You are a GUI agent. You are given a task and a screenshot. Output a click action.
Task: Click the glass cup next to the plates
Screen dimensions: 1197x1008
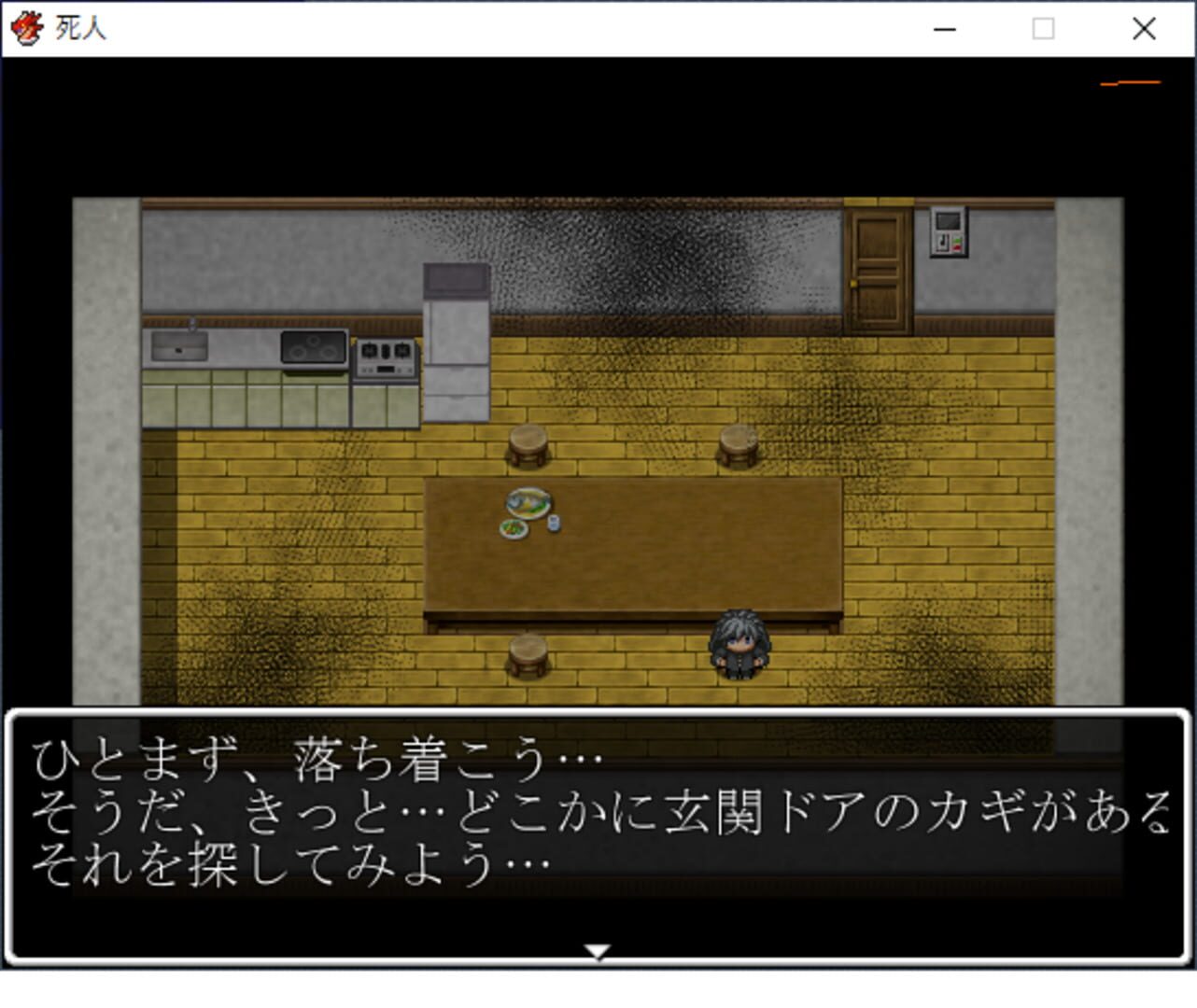(555, 523)
